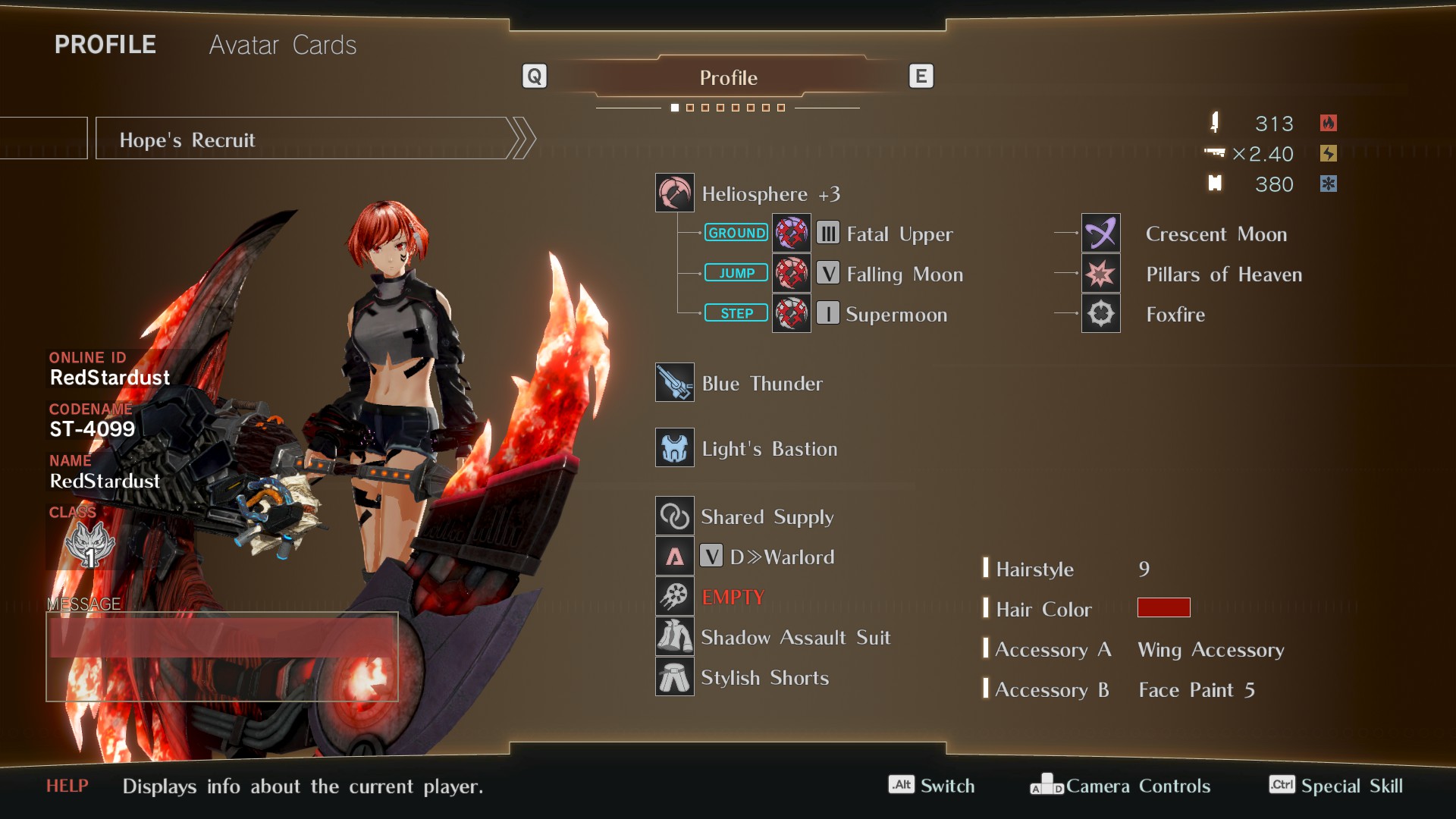Click the Shared Supply skill icon

pyautogui.click(x=674, y=516)
